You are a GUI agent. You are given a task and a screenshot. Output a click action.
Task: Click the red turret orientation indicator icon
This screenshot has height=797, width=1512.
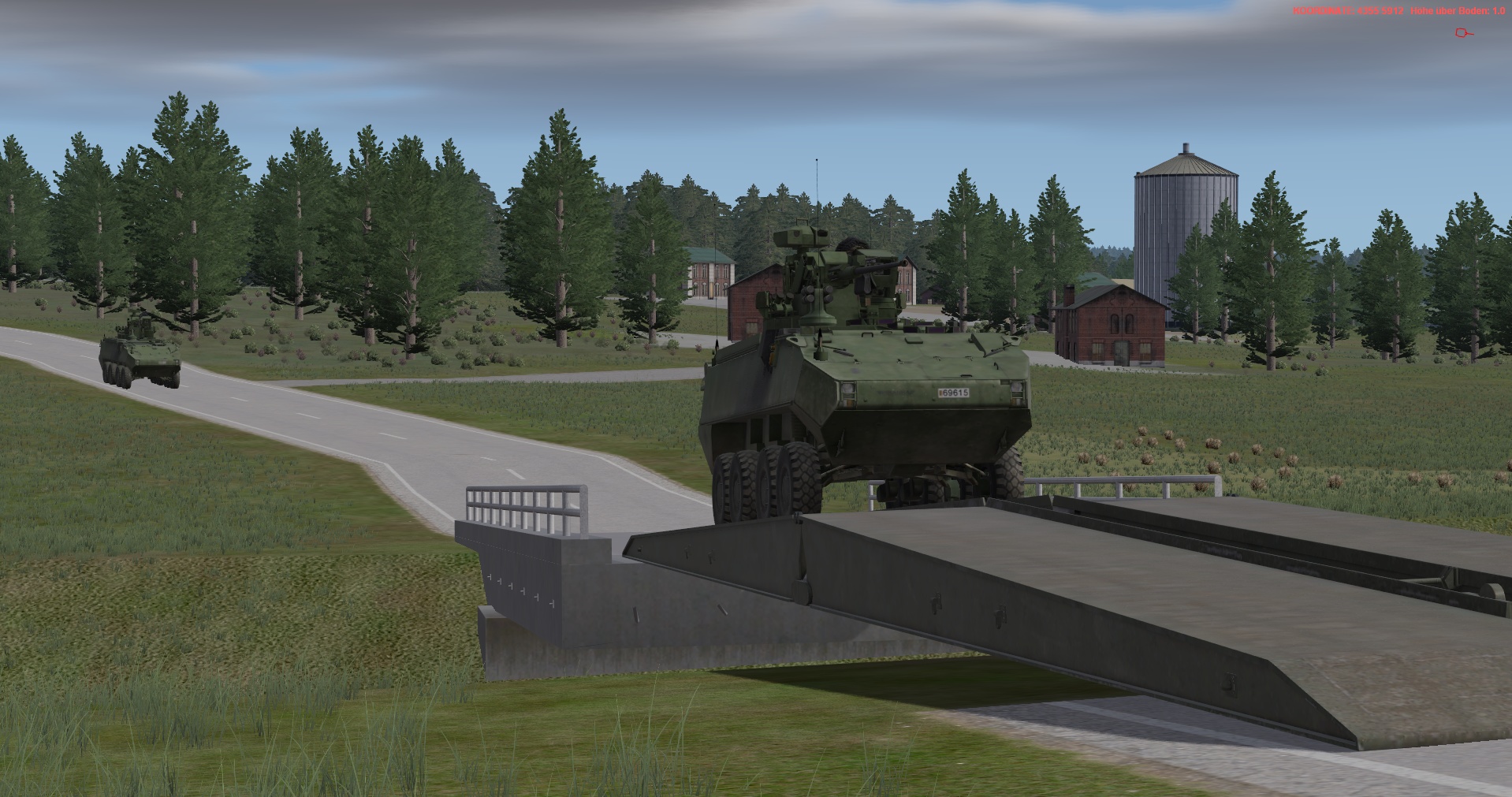coord(1463,33)
